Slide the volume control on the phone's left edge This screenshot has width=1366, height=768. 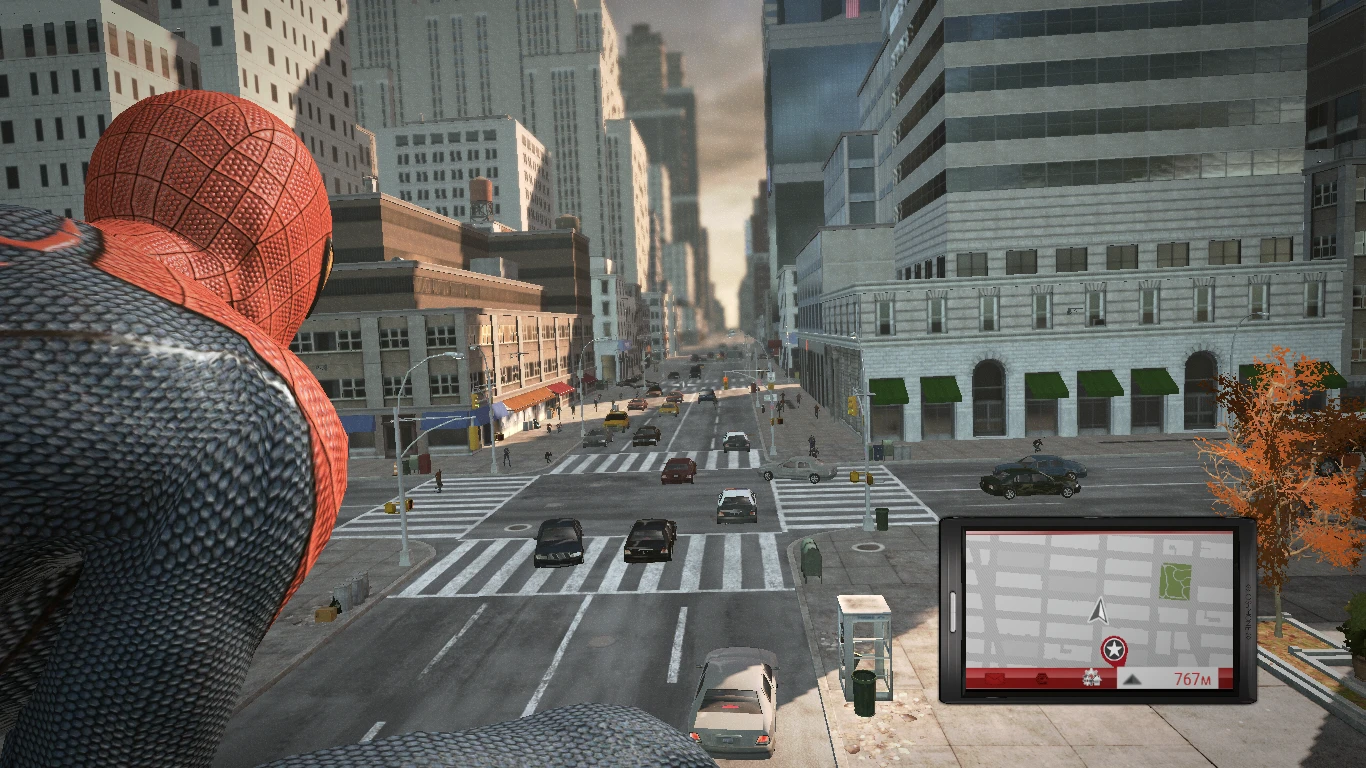point(953,612)
